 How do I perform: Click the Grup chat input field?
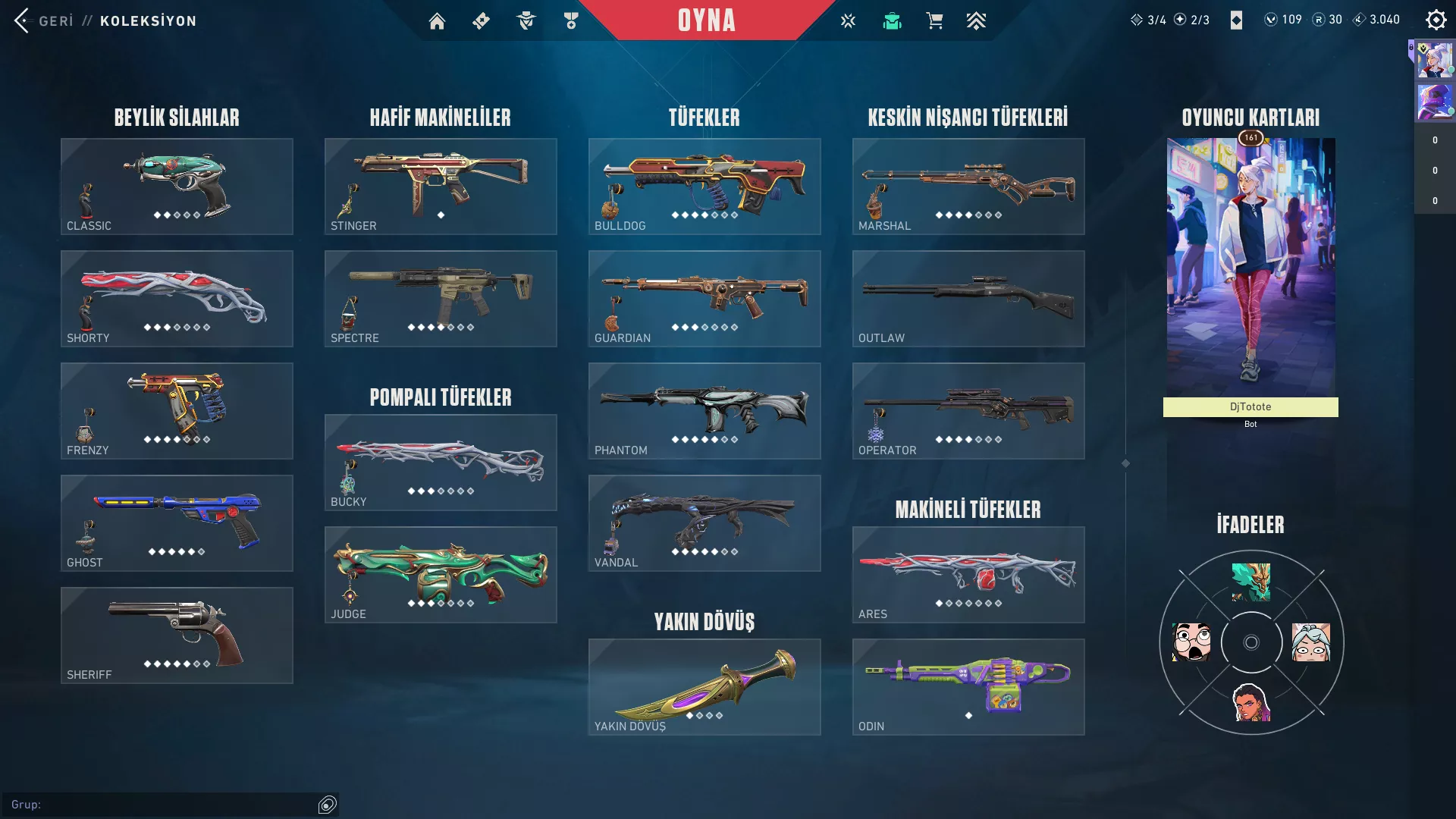[x=163, y=805]
